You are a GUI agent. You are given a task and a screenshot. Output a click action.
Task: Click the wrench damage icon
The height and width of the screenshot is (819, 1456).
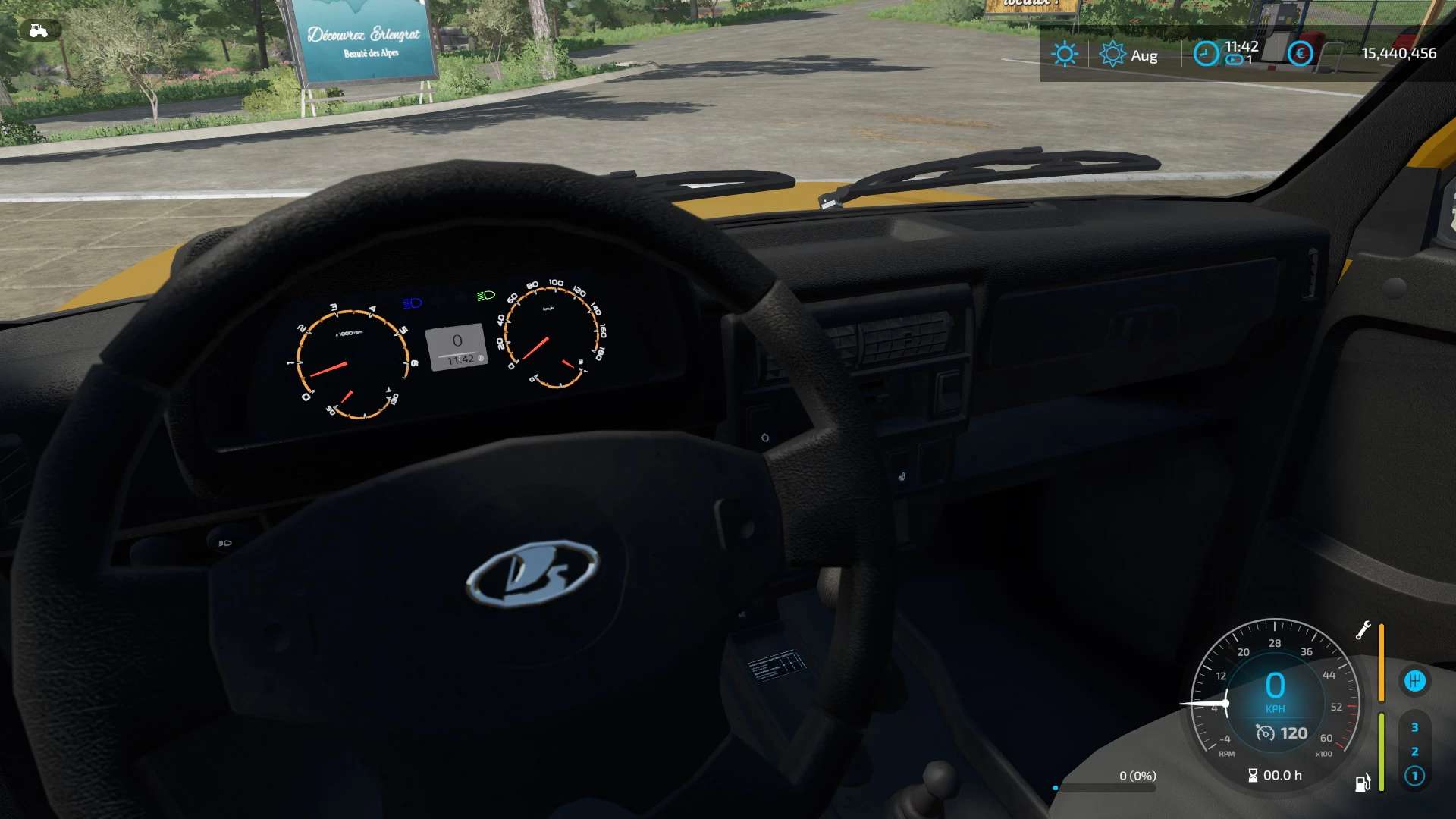pos(1363,630)
